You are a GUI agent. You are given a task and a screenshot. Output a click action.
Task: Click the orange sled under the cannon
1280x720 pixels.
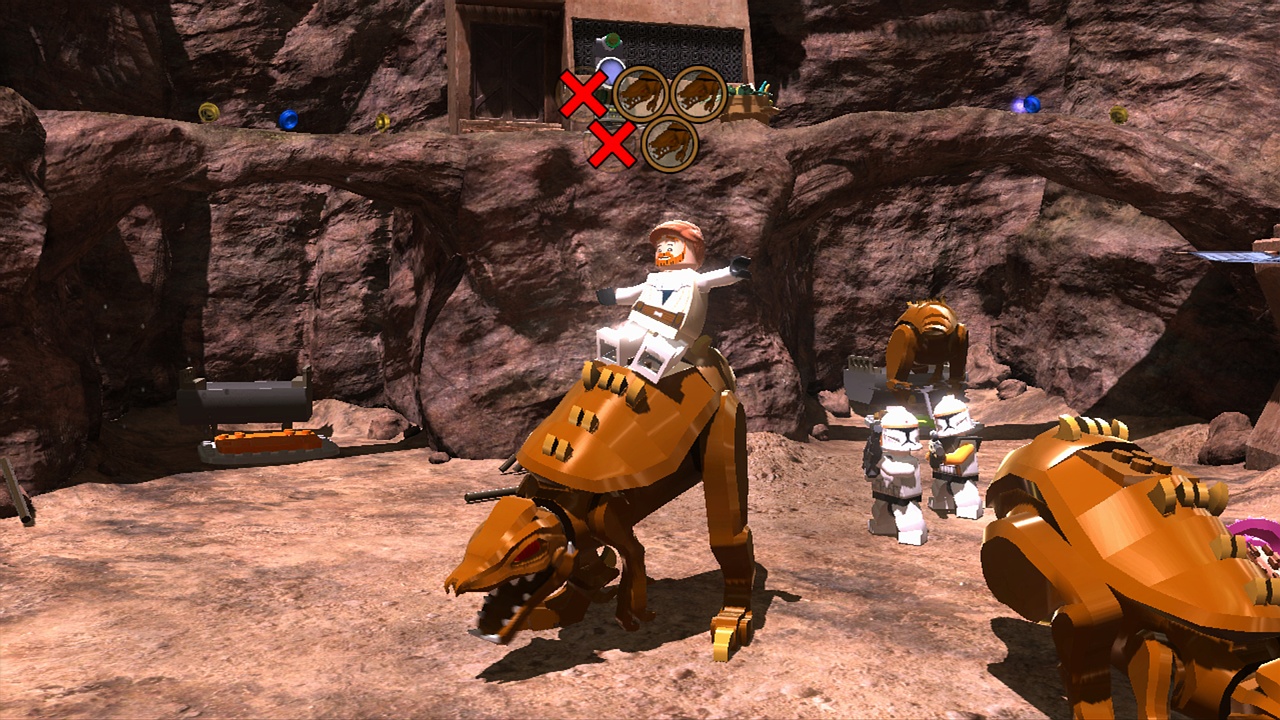(265, 440)
